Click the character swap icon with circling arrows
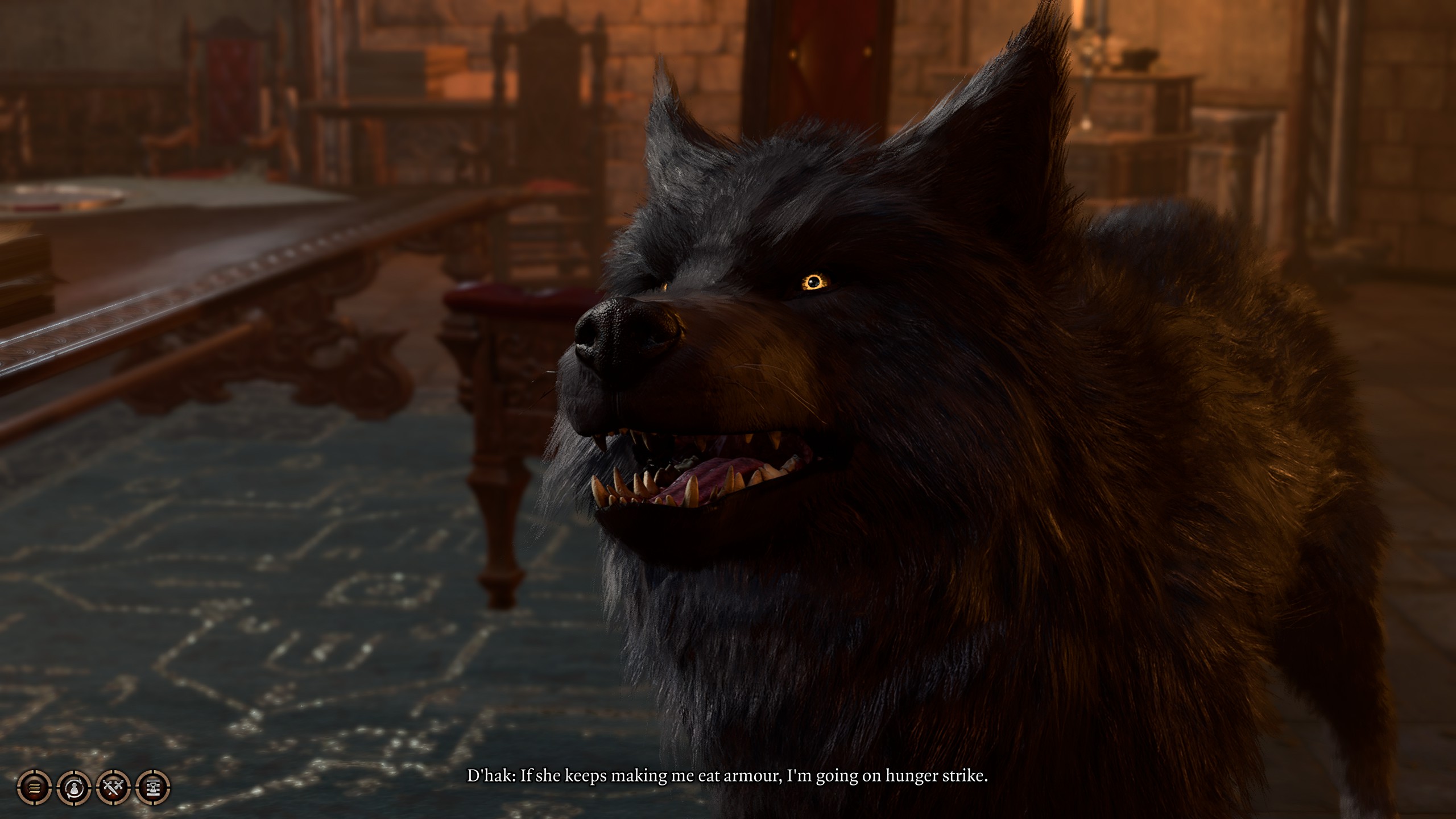 pyautogui.click(x=74, y=788)
